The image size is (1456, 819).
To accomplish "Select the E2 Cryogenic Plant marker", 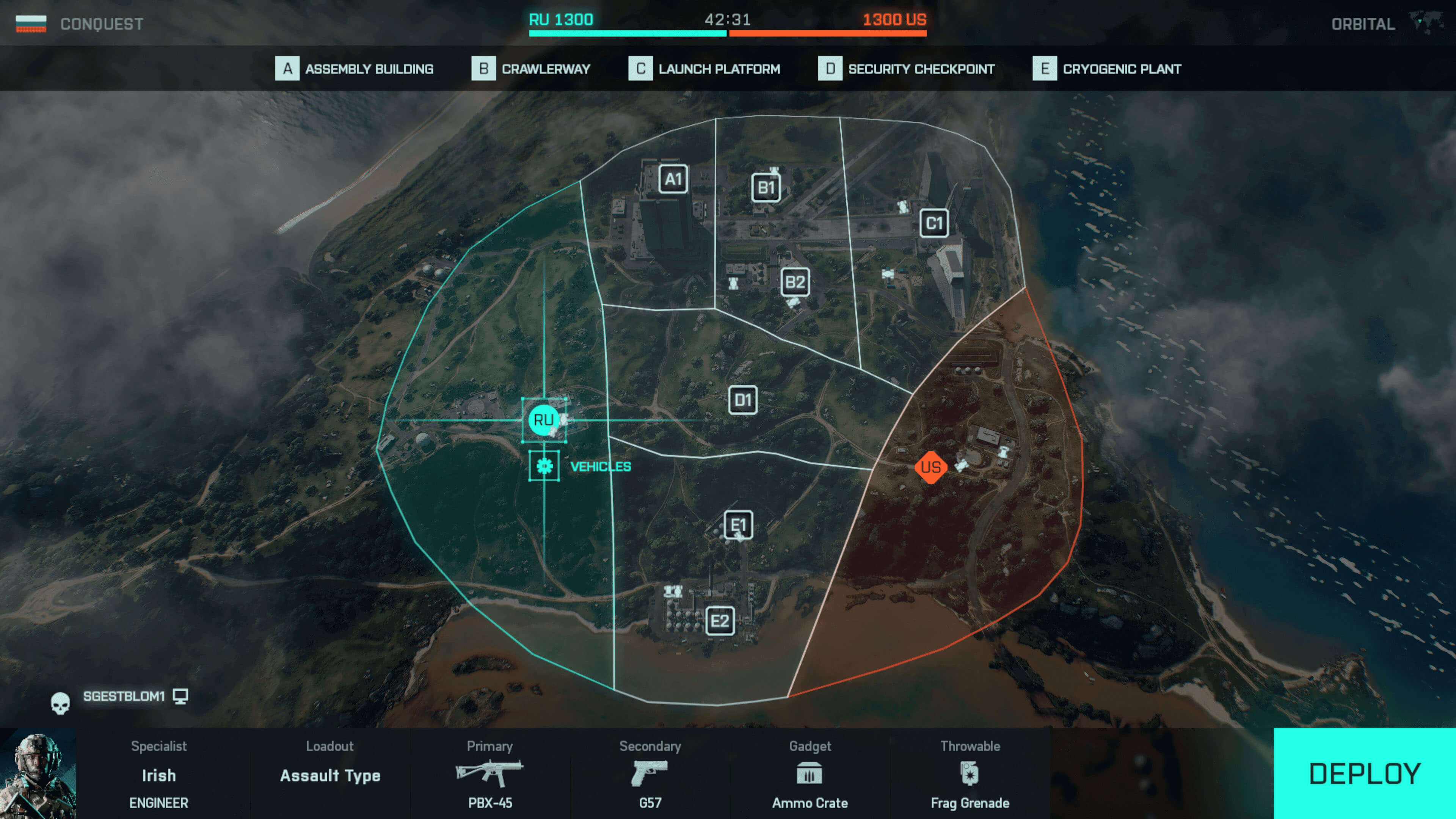I will coord(720,621).
